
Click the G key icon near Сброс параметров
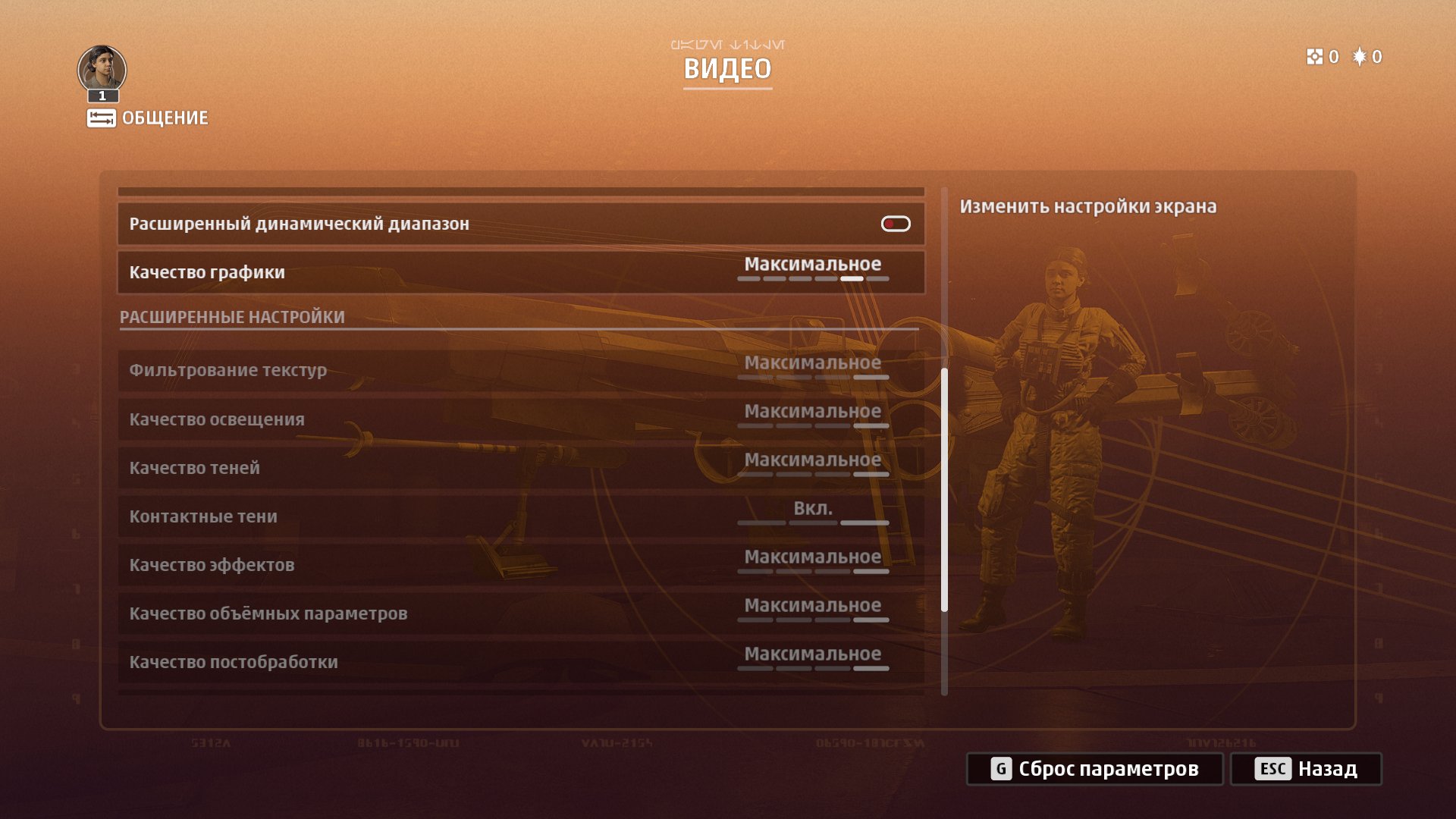pyautogui.click(x=1000, y=769)
